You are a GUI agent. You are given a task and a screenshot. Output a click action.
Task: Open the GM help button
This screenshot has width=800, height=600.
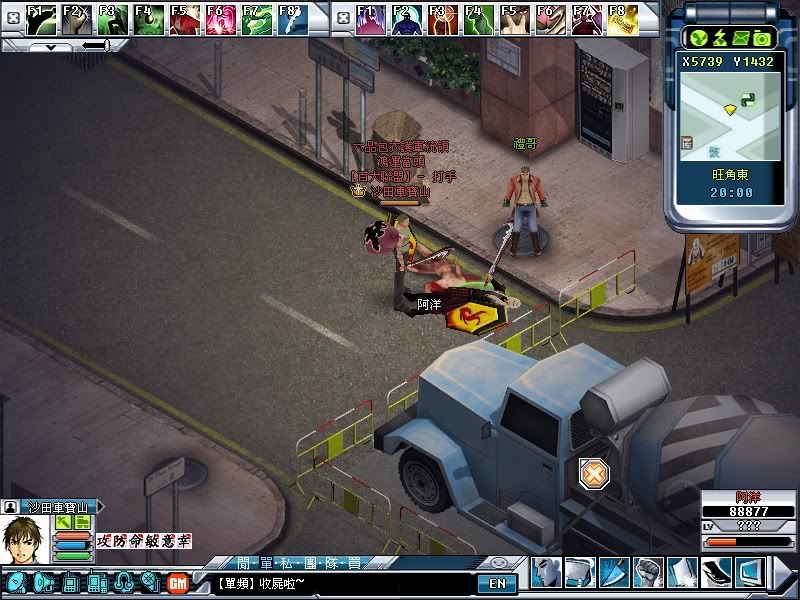point(178,582)
